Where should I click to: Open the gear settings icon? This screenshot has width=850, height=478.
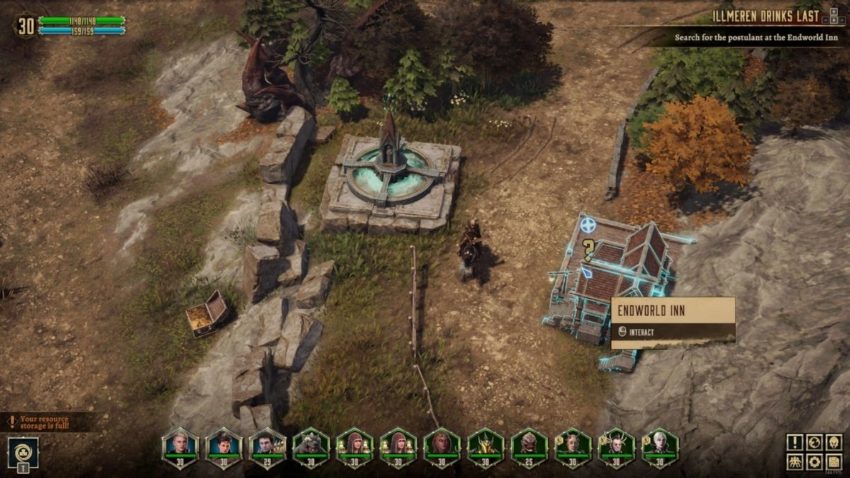pos(815,462)
